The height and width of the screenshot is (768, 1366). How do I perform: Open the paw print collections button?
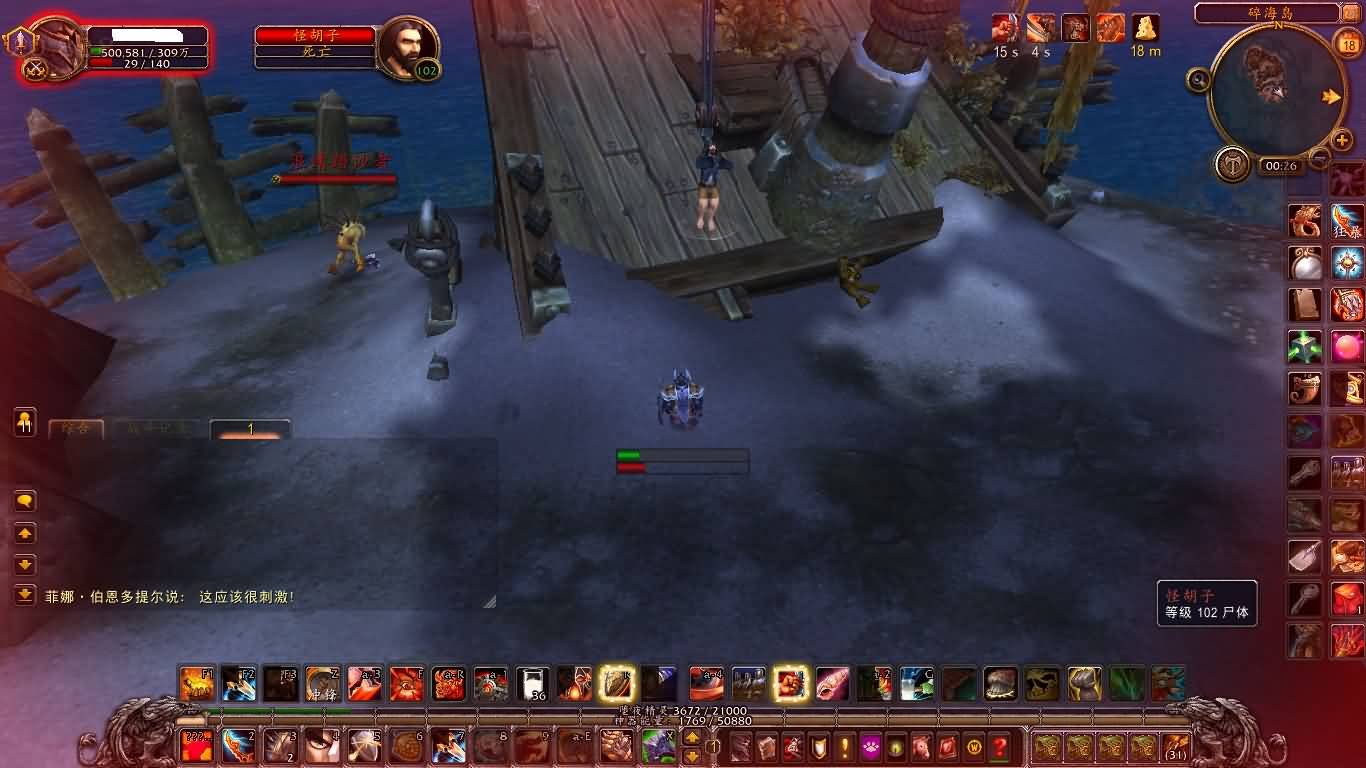[x=870, y=747]
